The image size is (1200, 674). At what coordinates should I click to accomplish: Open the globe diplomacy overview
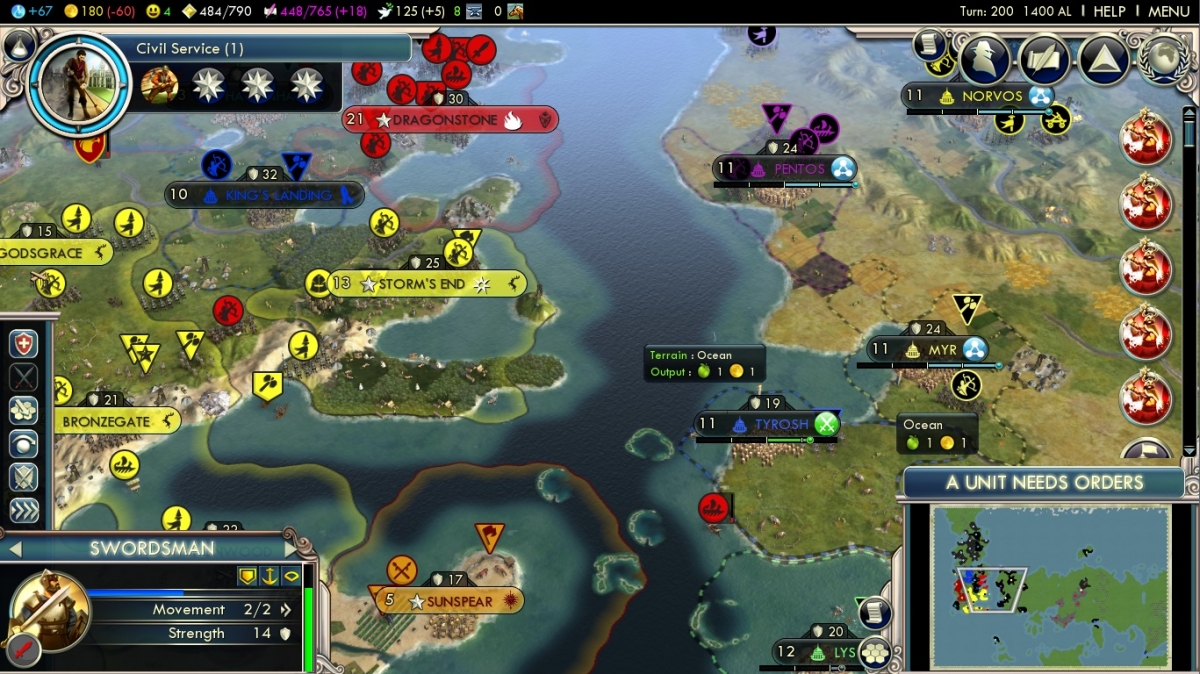1162,58
